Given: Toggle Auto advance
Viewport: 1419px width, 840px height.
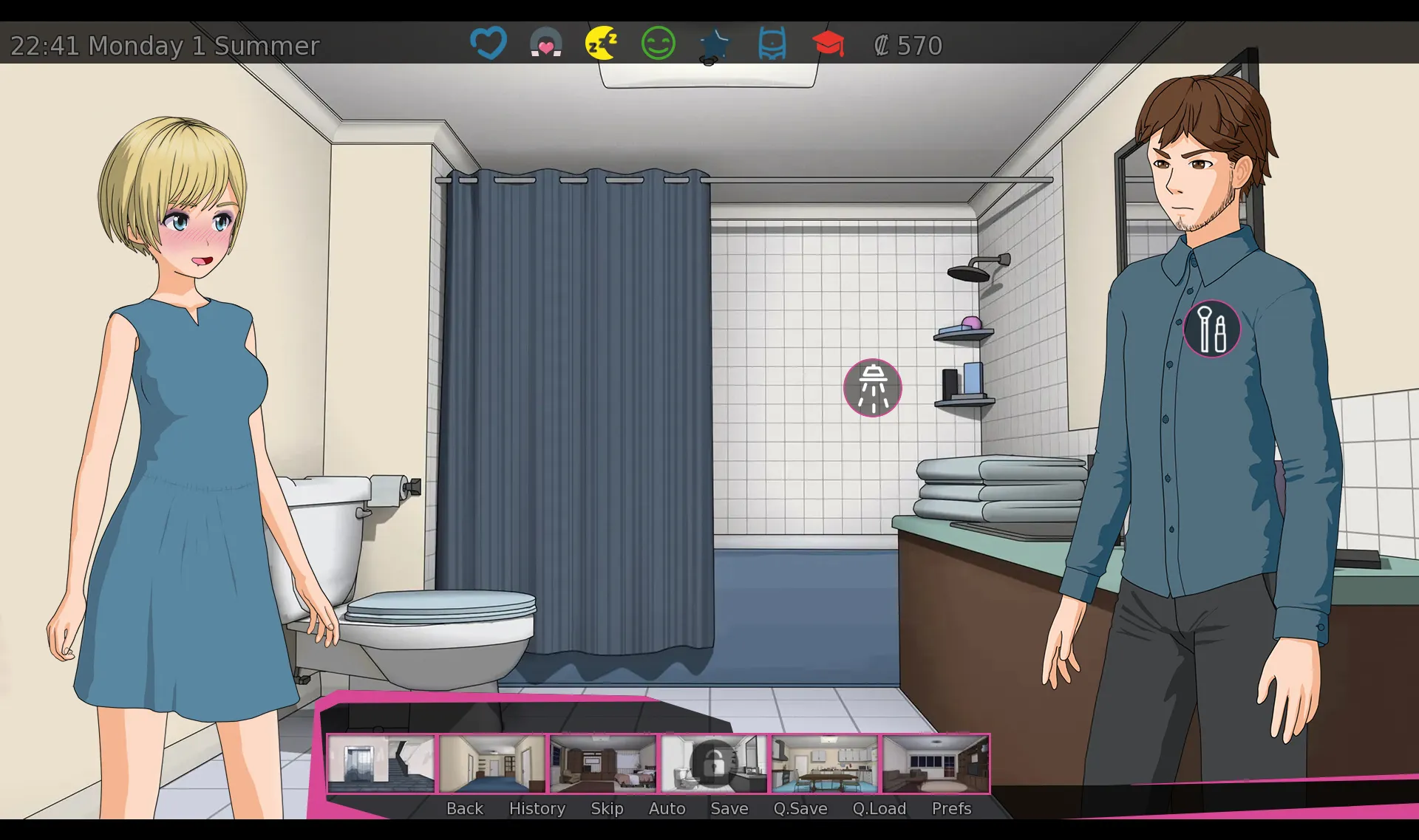Looking at the screenshot, I should click(x=667, y=808).
